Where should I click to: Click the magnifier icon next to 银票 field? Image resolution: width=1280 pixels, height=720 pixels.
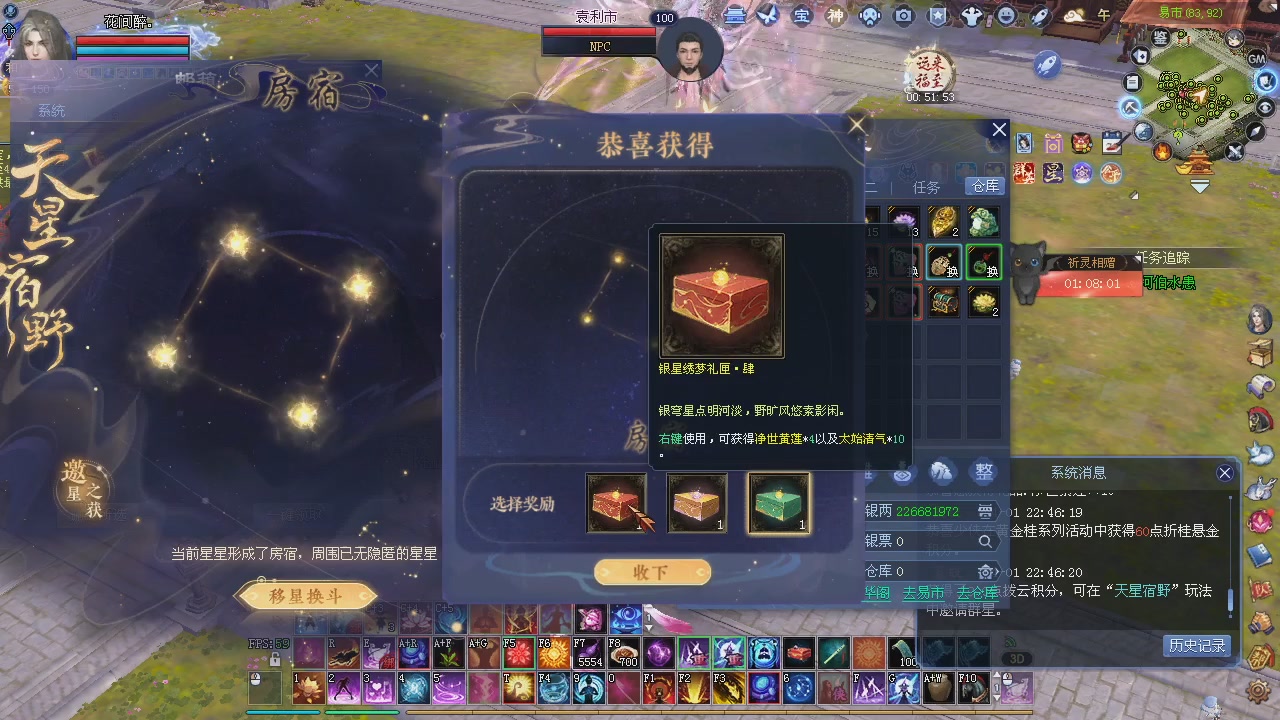point(986,543)
